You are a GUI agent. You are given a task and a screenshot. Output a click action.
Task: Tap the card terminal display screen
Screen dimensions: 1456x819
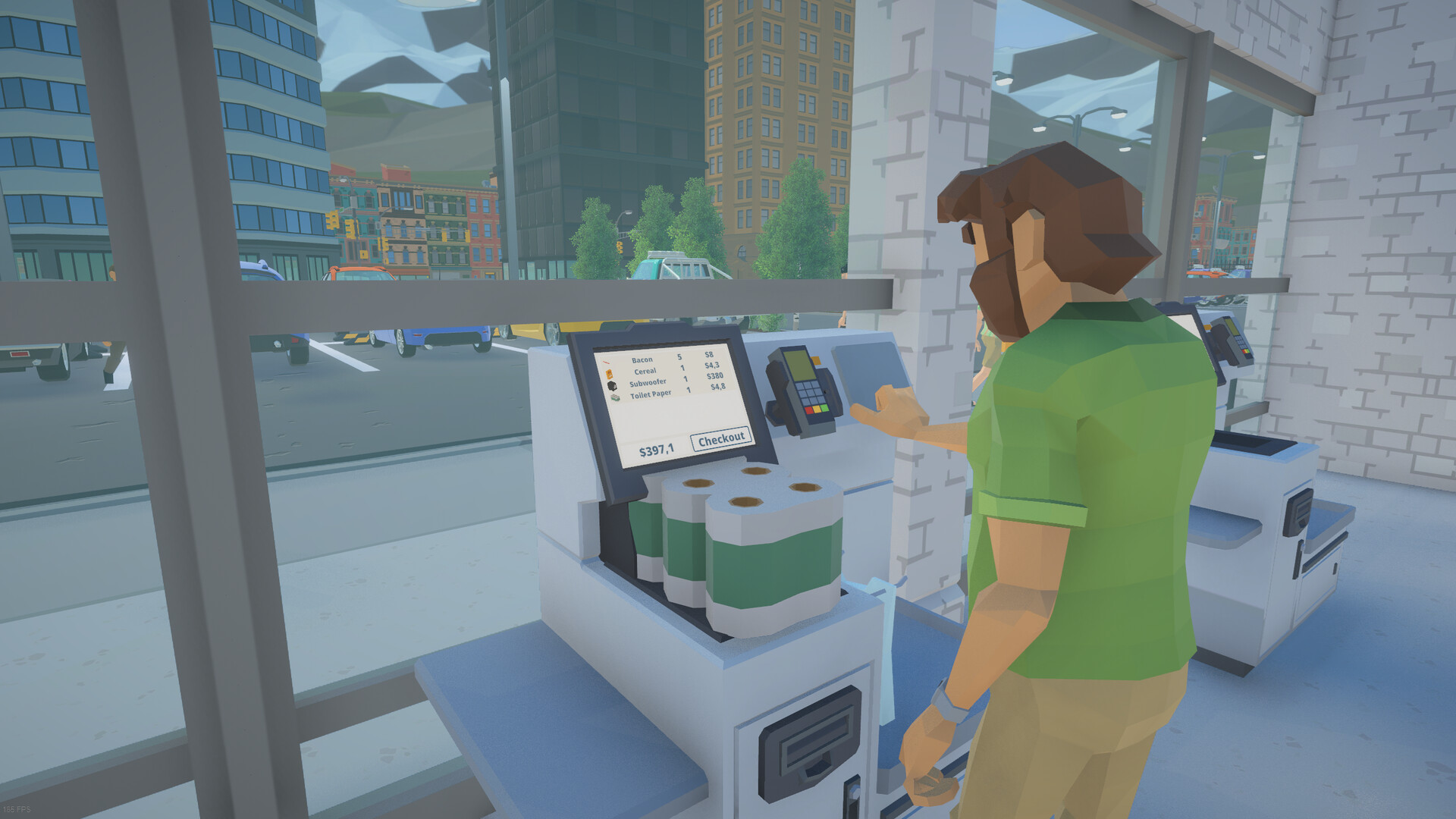[x=800, y=366]
